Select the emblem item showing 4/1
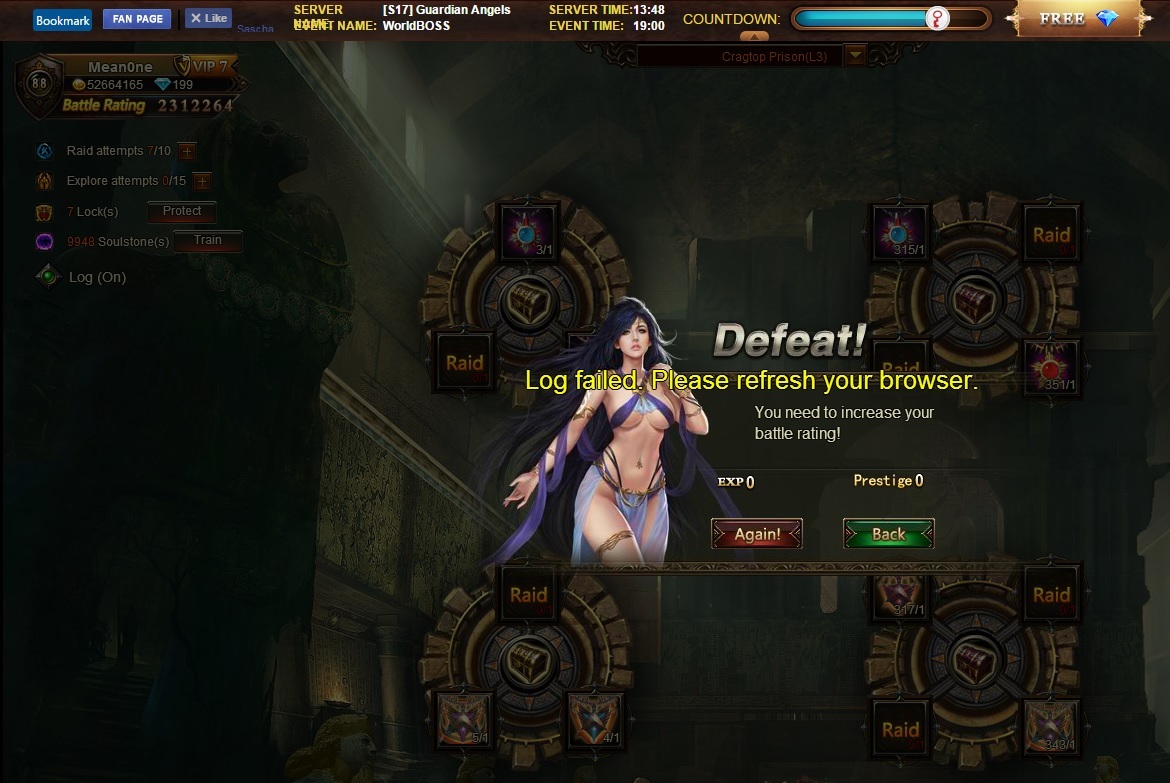 (x=596, y=720)
